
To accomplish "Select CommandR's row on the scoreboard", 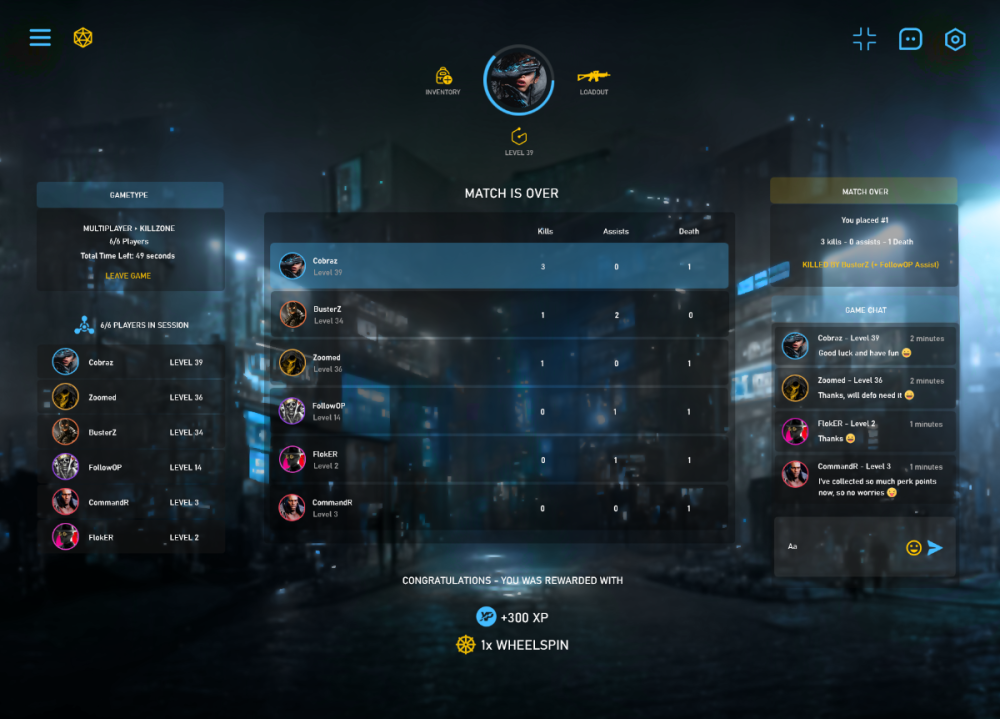I will 499,508.
